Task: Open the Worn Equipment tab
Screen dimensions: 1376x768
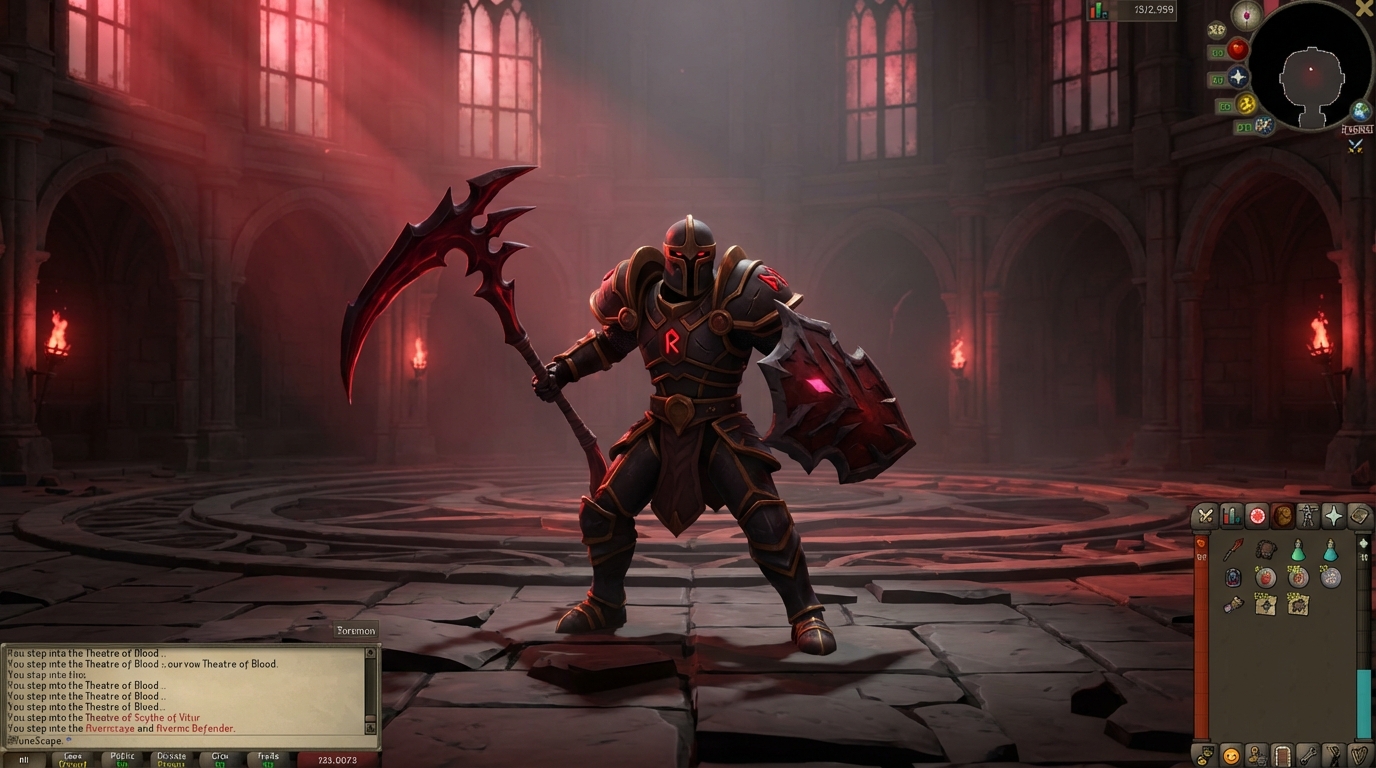Action: (1310, 516)
